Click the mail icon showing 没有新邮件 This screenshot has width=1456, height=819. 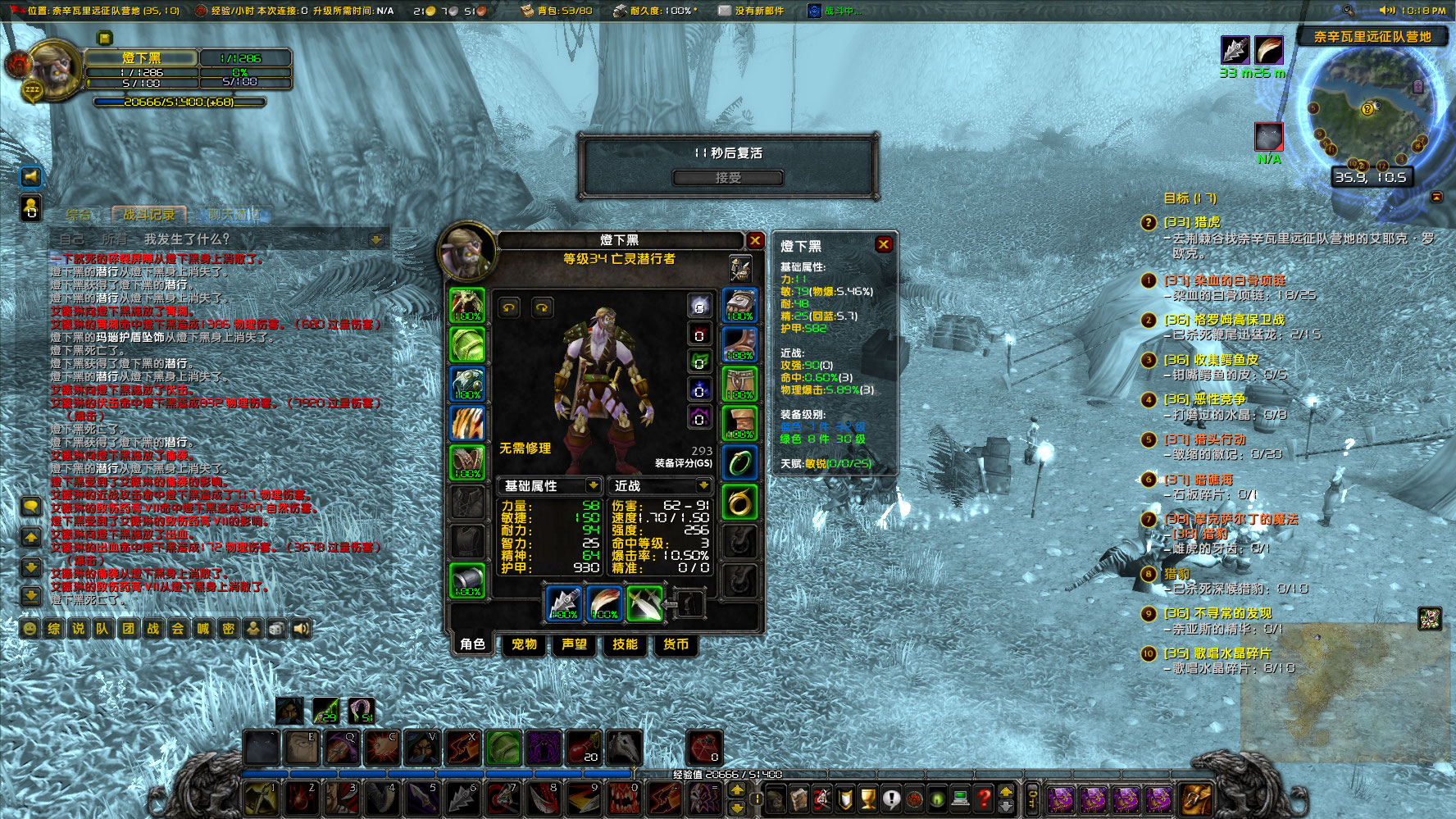pyautogui.click(x=725, y=11)
